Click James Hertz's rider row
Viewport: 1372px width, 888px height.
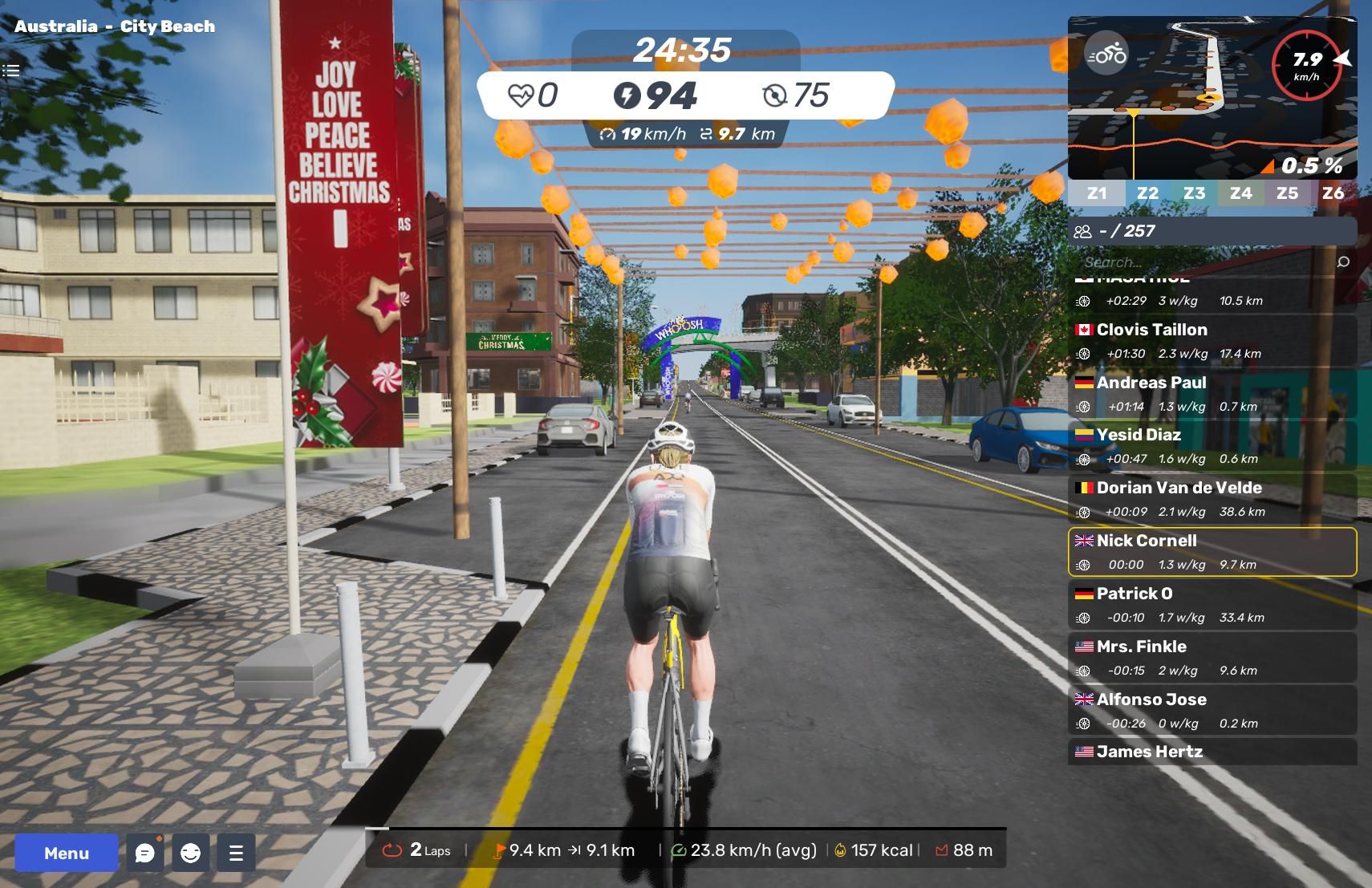pyautogui.click(x=1212, y=752)
